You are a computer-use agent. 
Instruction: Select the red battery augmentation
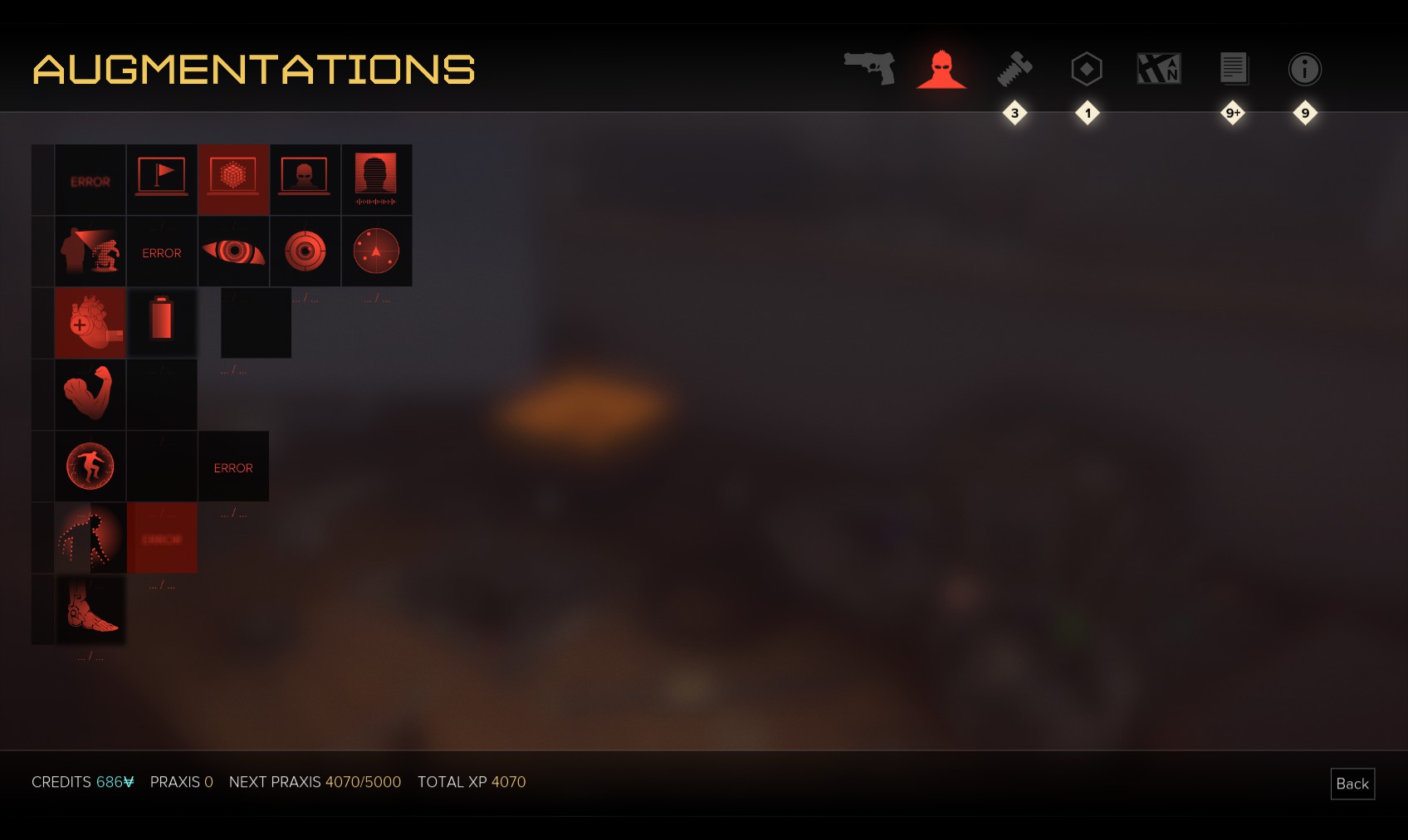(162, 320)
